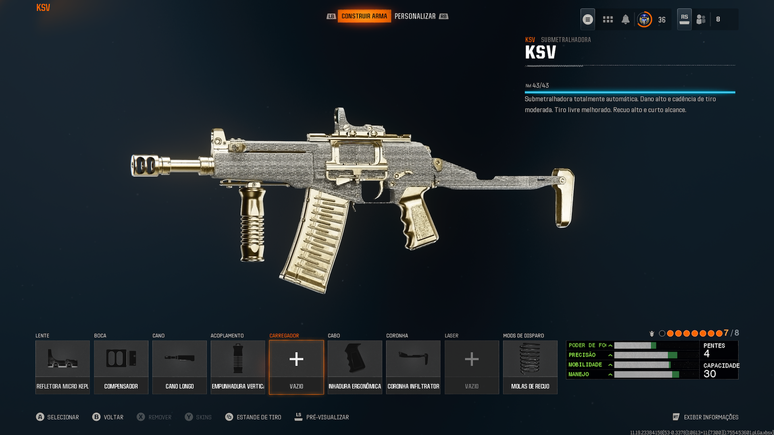774x435 pixels.
Task: Go back with Voltar
Action: click(x=108, y=417)
